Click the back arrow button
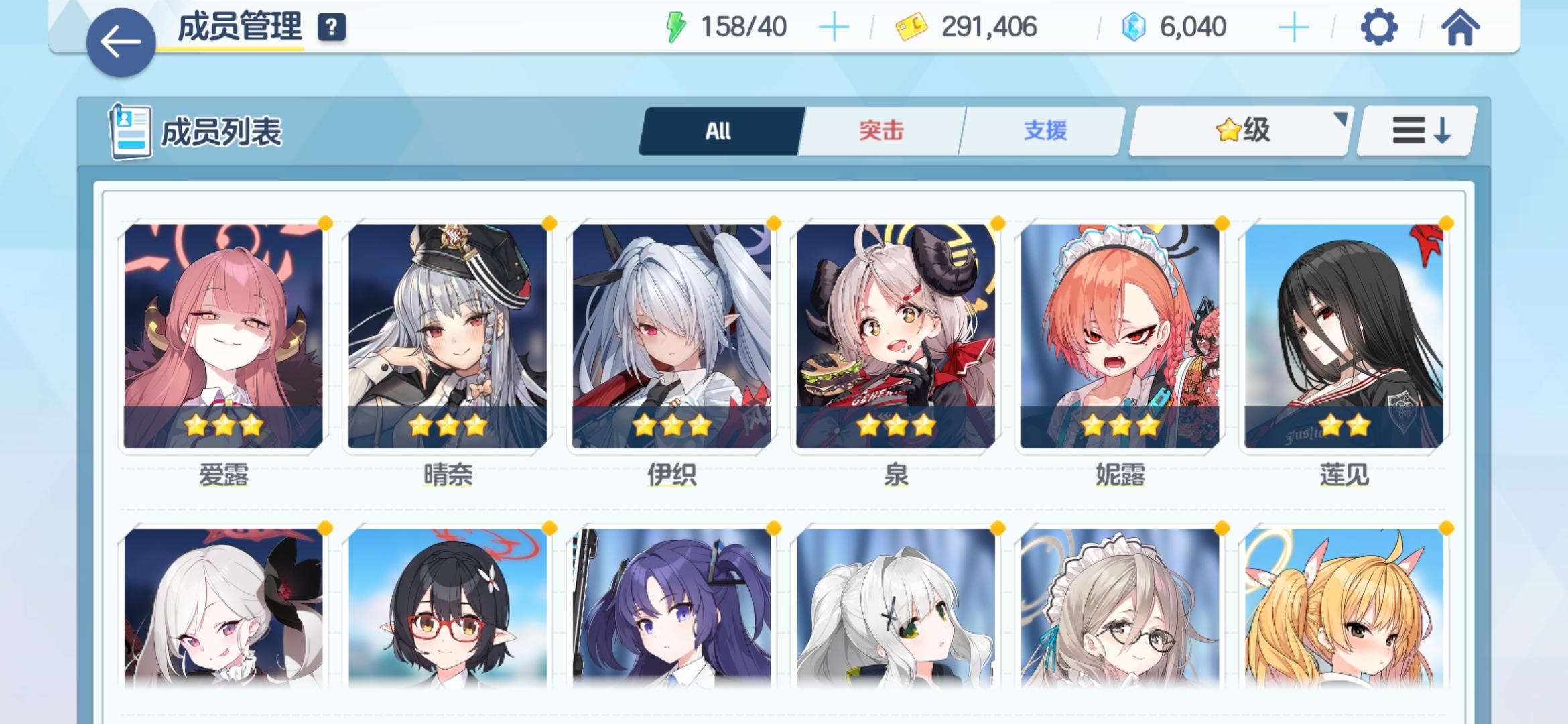The height and width of the screenshot is (724, 1568). tap(119, 39)
